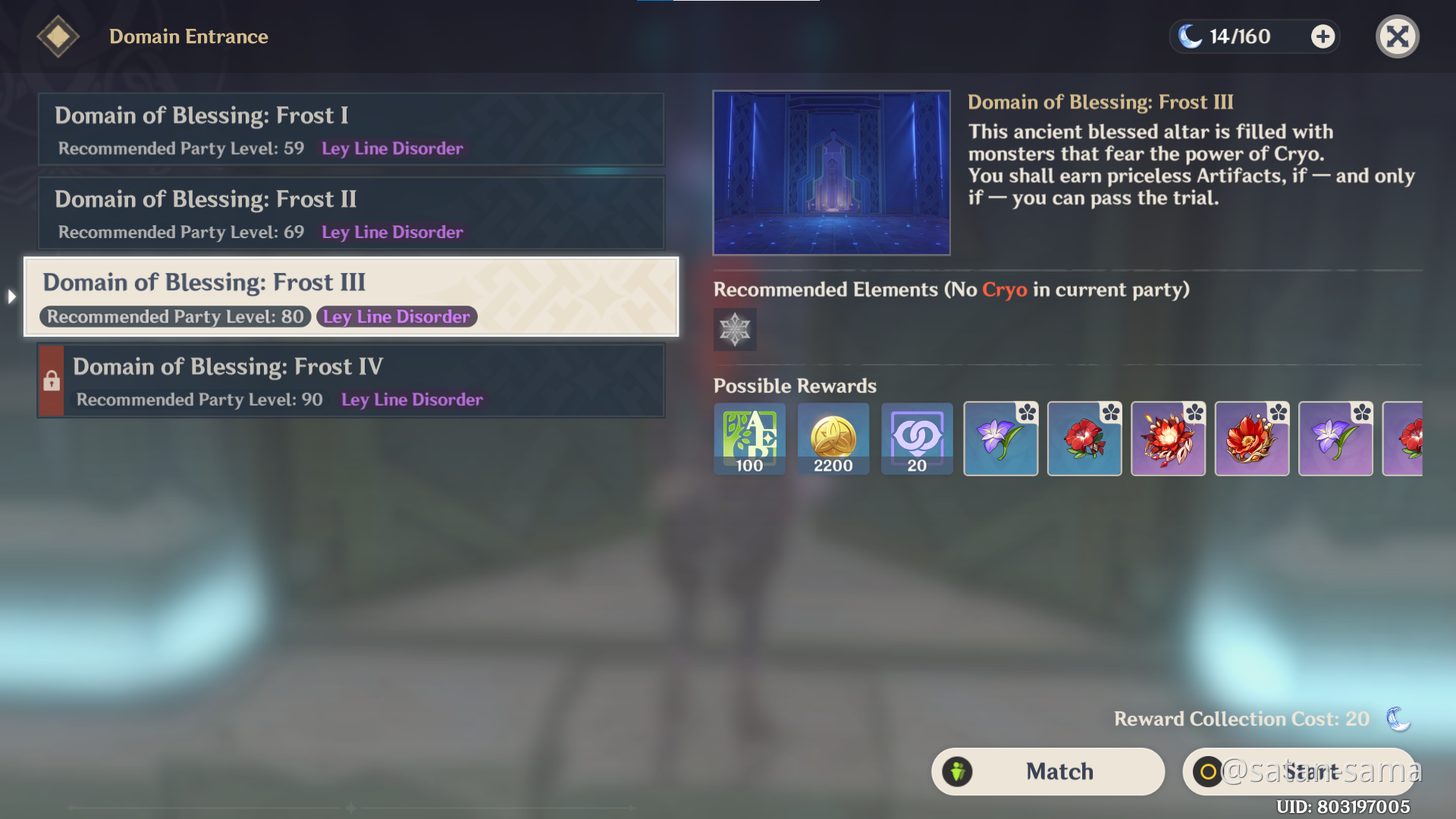
Task: Click the highlighted Frost III arrow indicator
Action: pos(11,297)
